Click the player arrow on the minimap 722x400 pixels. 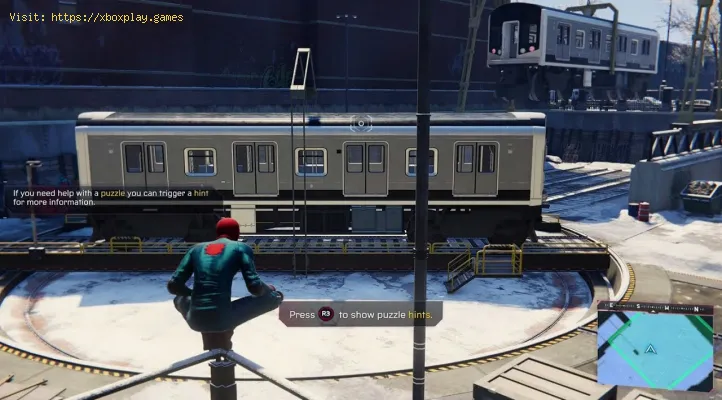point(651,350)
